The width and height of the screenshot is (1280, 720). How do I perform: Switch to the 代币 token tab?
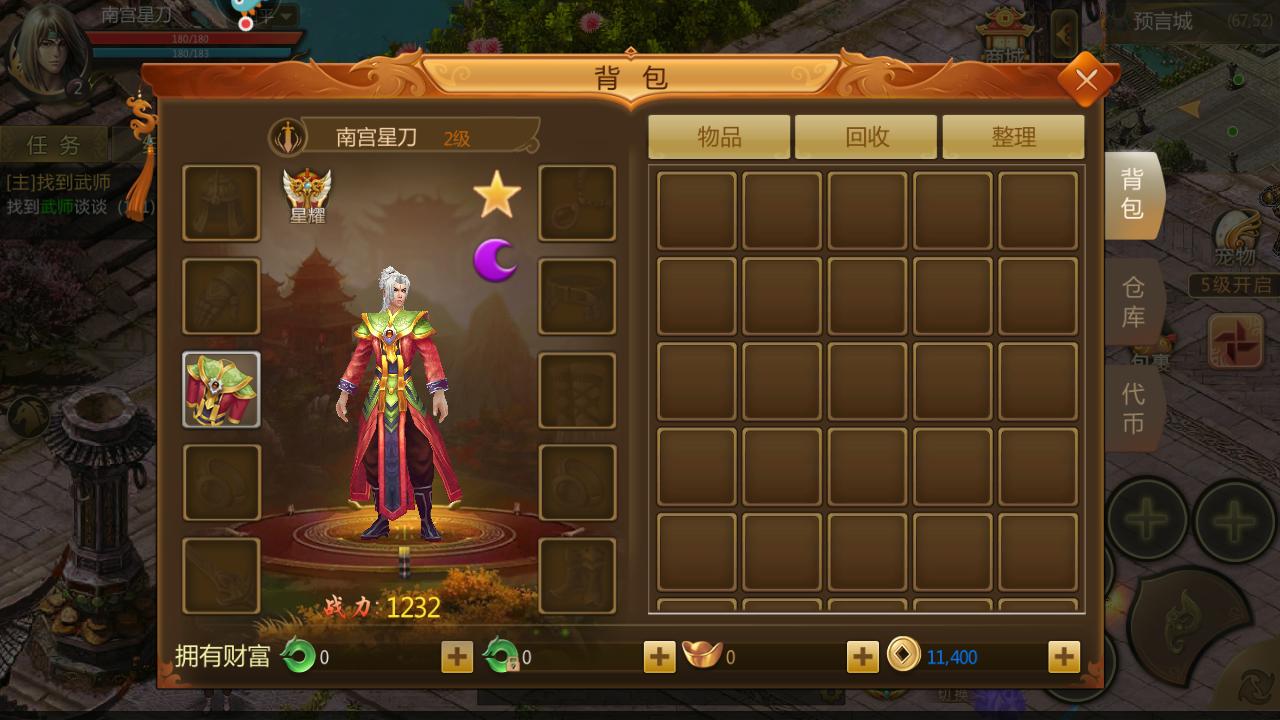tap(1133, 408)
